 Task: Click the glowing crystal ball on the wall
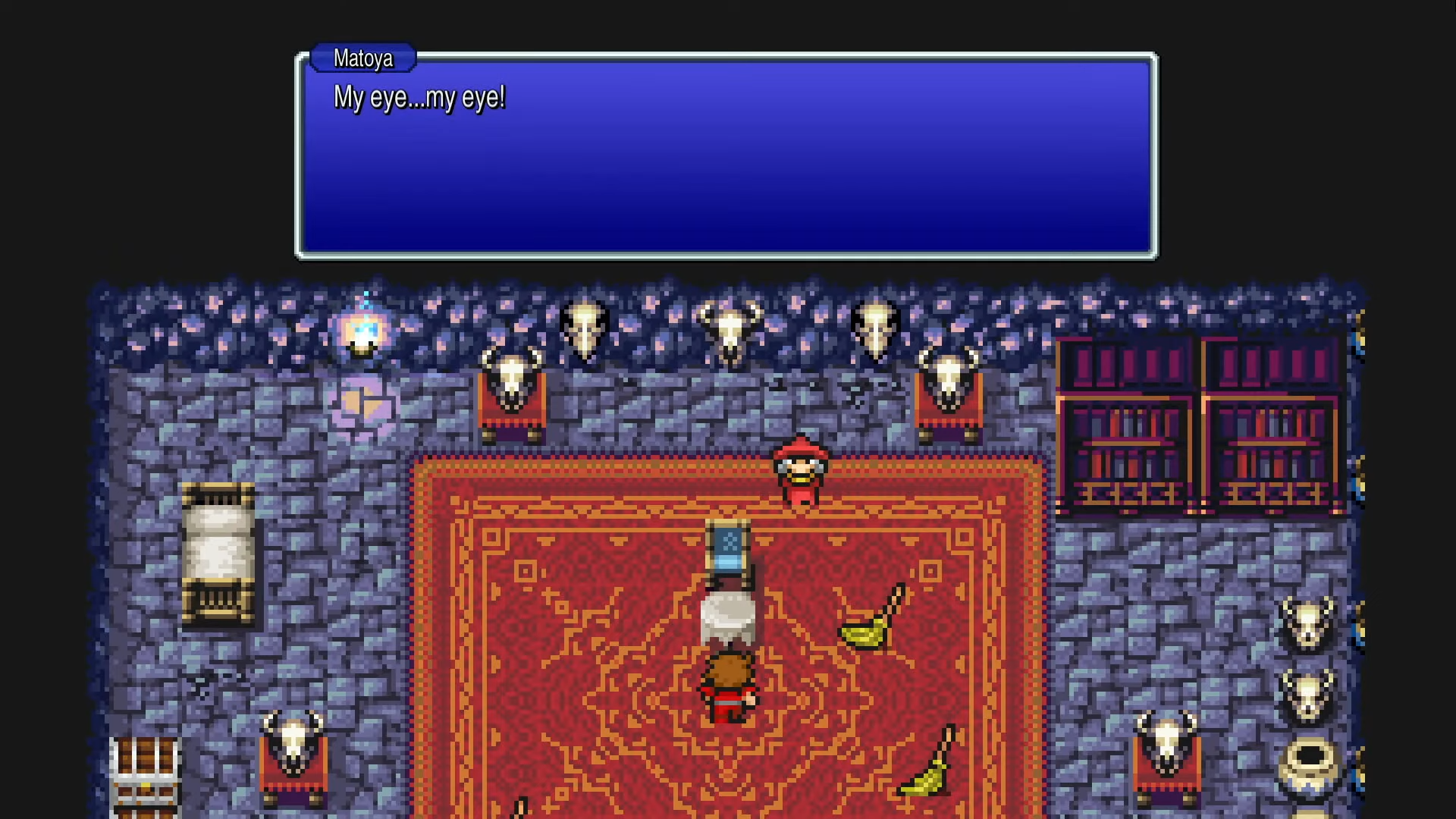[364, 331]
